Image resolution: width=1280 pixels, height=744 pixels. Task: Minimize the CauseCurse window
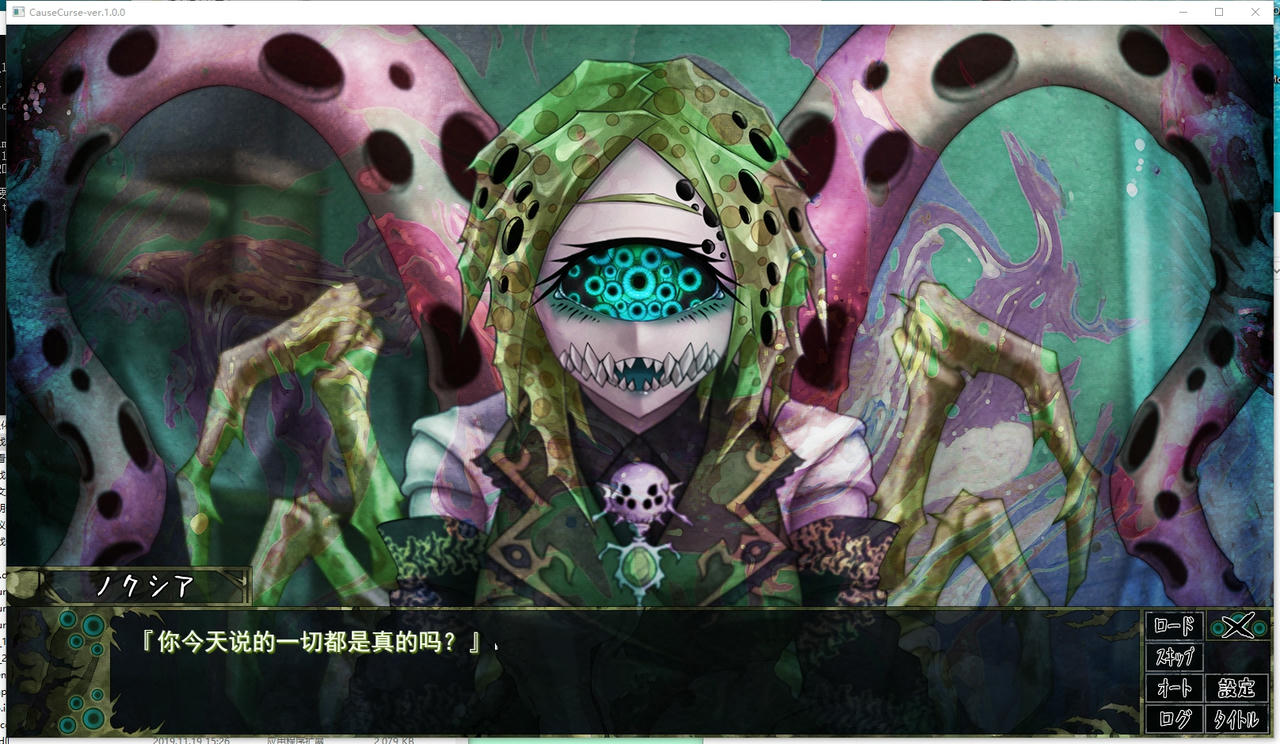(1182, 12)
